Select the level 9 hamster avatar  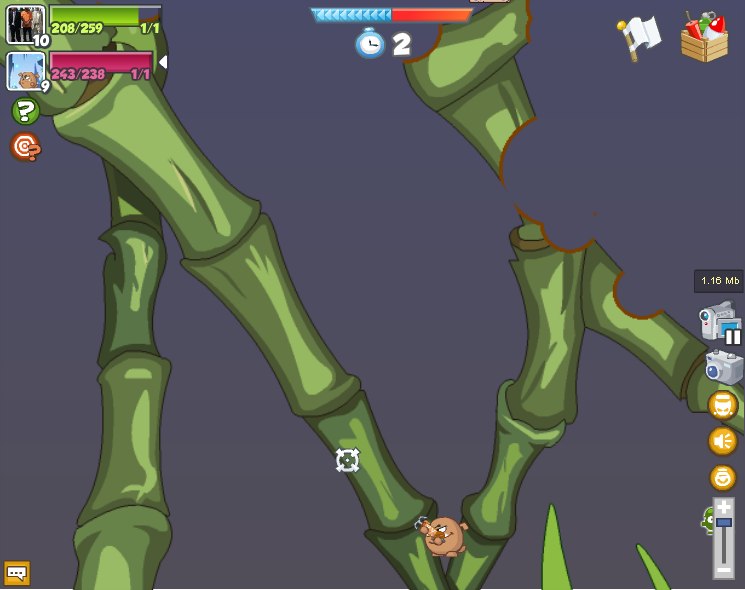[x=25, y=71]
